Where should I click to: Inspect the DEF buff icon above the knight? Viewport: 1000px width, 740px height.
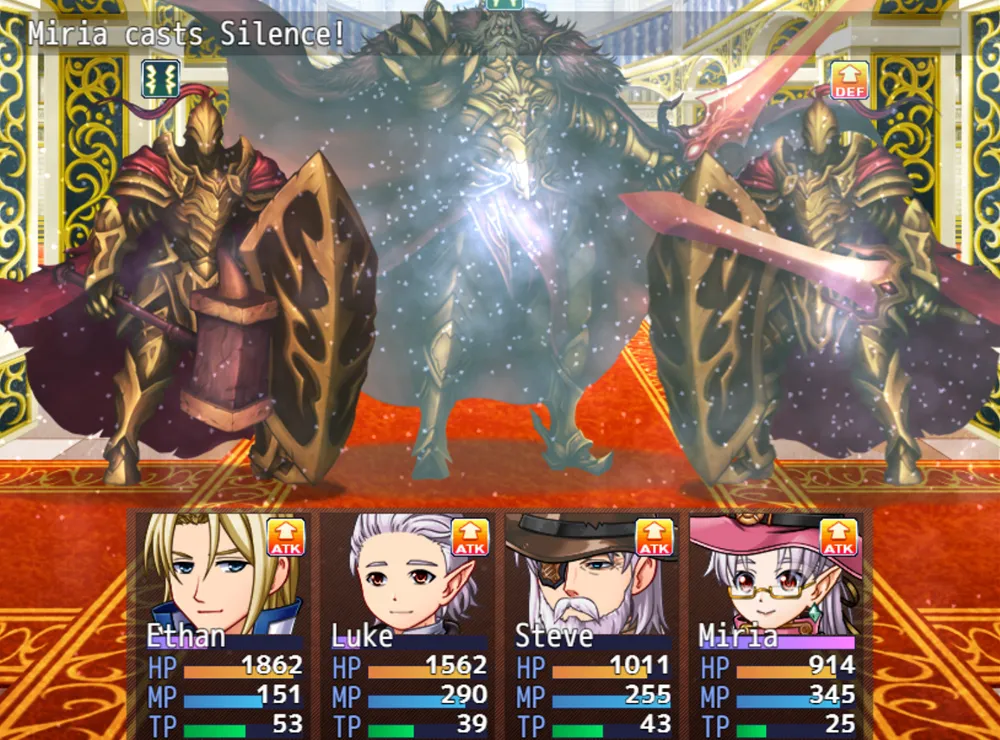pos(849,80)
